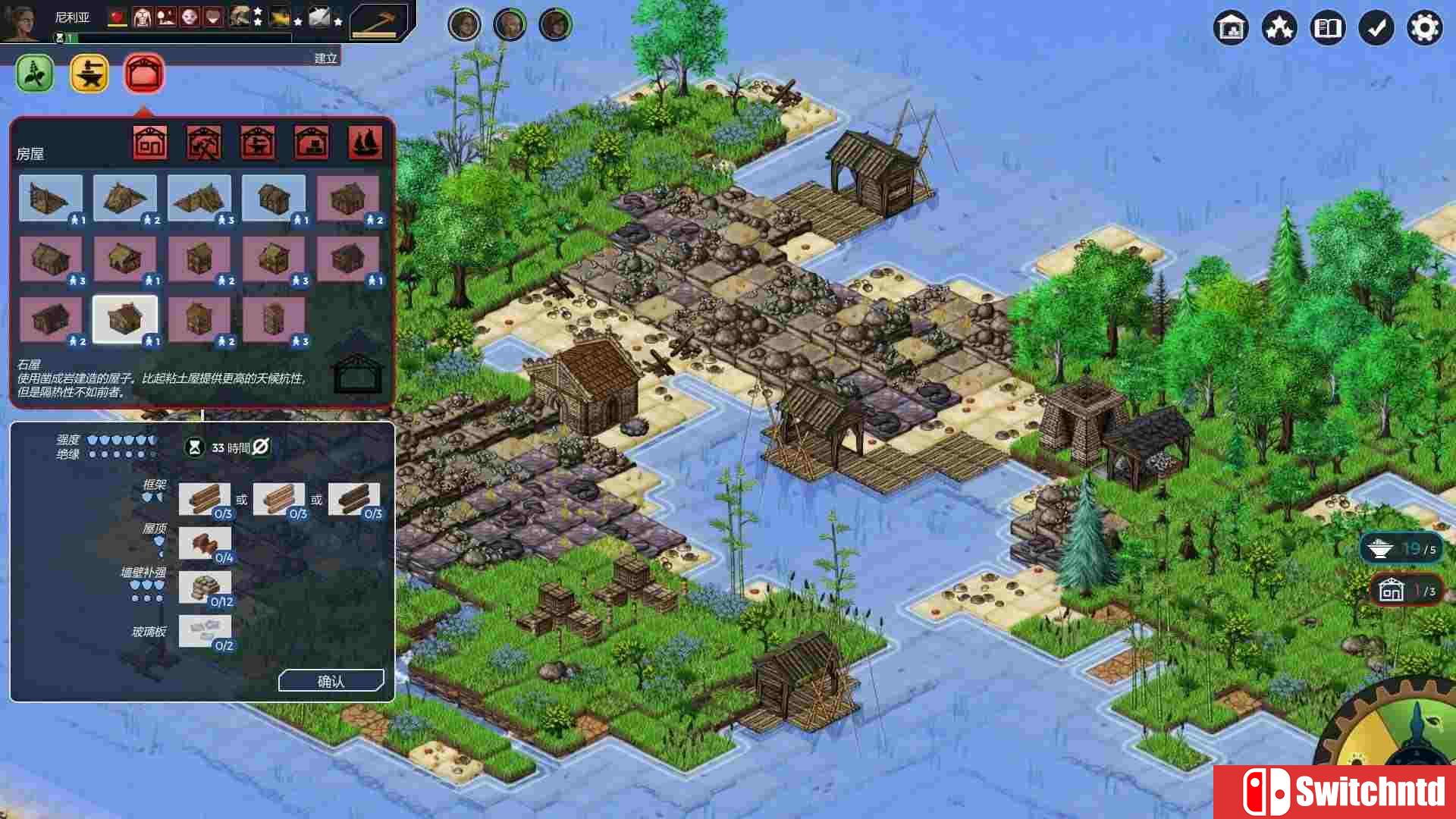Open the settings gear icon

pos(1425,27)
